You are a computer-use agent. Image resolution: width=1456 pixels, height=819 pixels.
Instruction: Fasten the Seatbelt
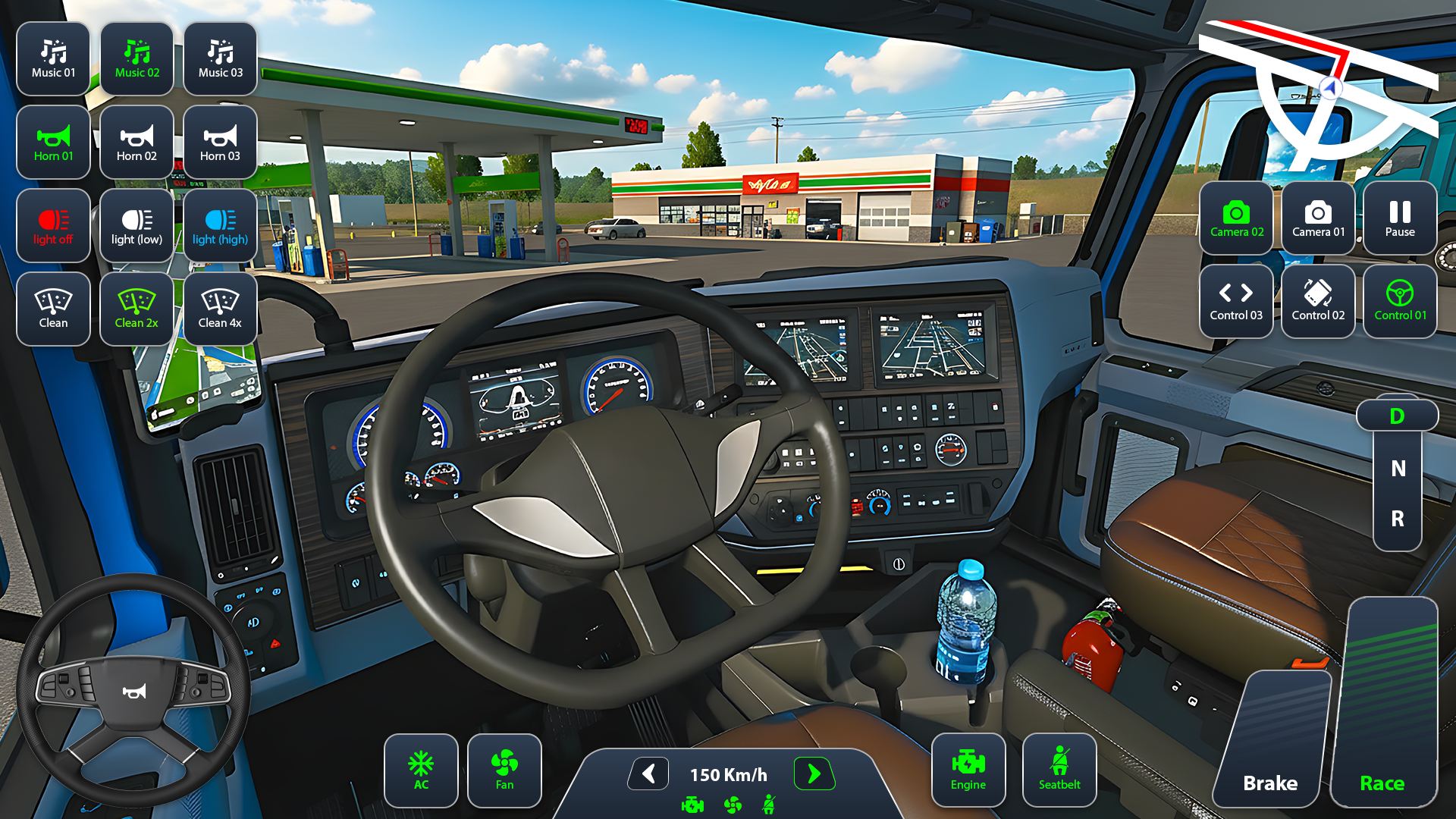pyautogui.click(x=1059, y=769)
